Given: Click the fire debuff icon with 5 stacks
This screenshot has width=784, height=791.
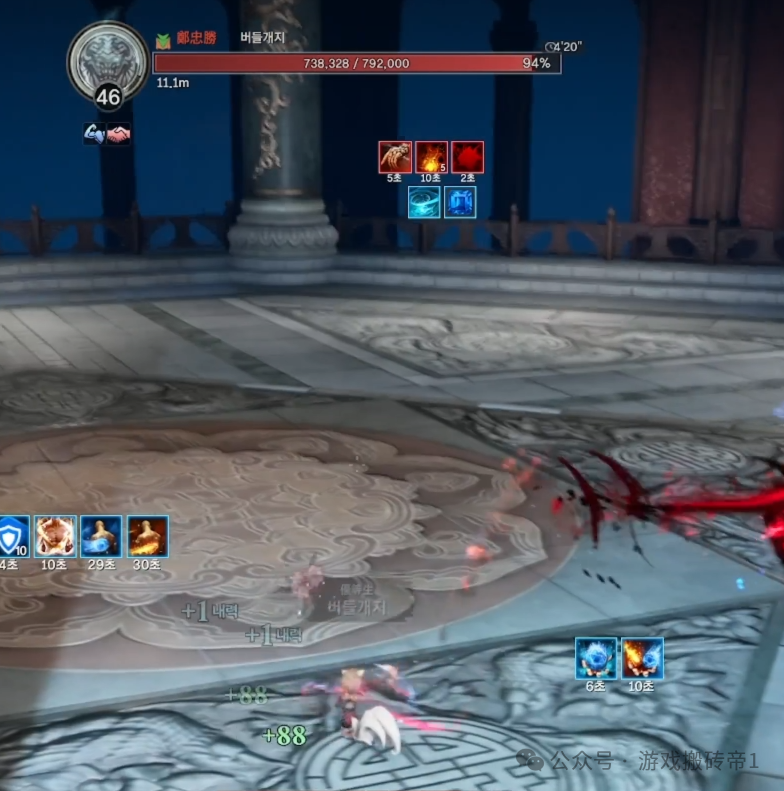Looking at the screenshot, I should point(431,157).
